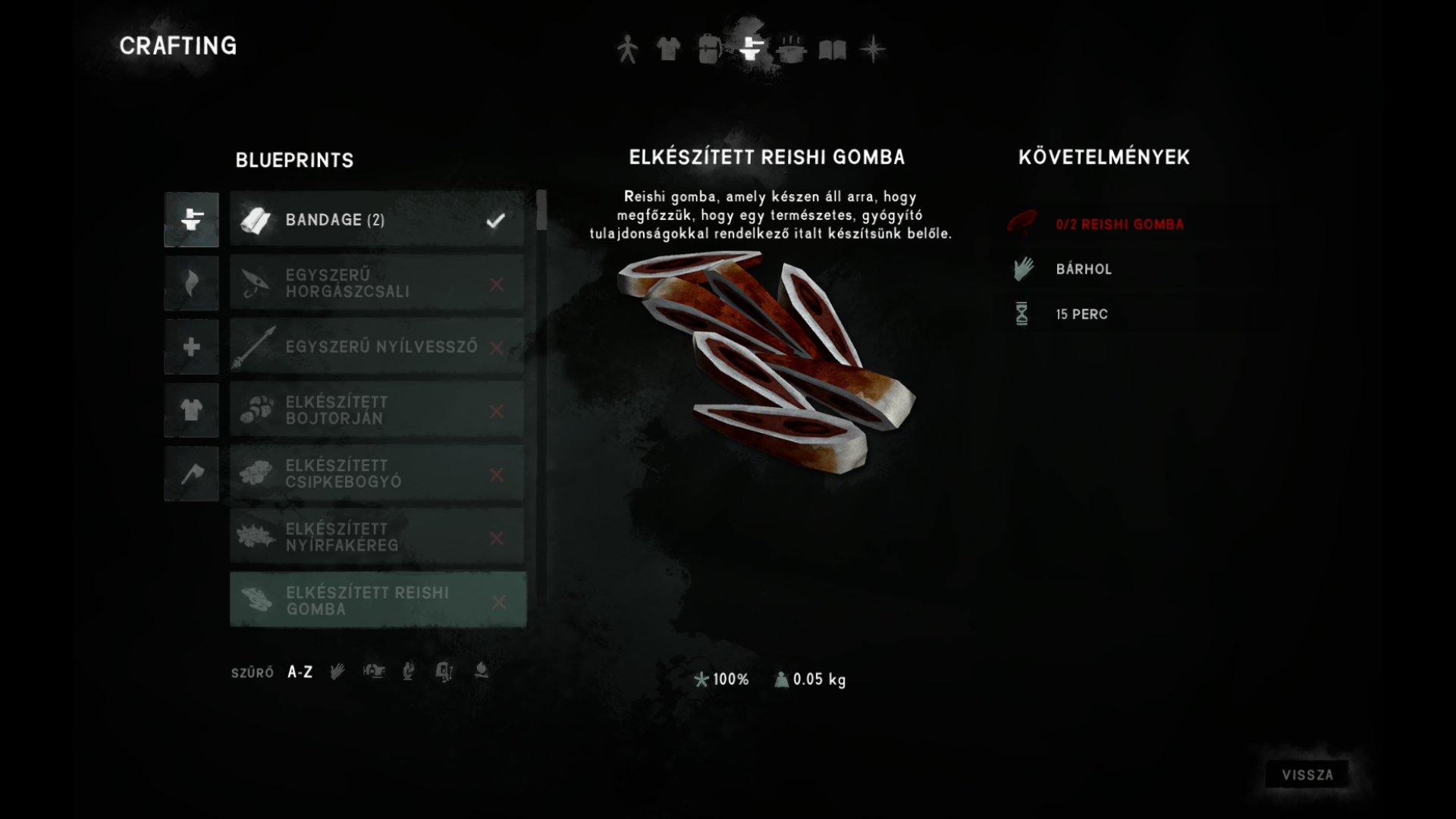Filter blueprints by fire-starting flame category

pos(191,284)
